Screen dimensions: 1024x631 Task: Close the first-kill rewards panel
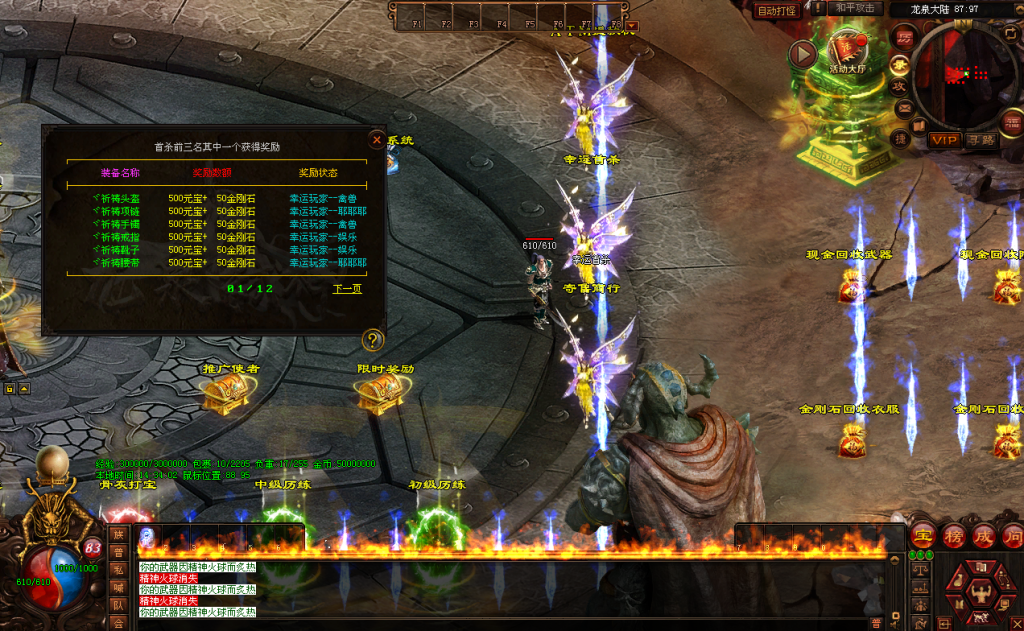tap(377, 140)
